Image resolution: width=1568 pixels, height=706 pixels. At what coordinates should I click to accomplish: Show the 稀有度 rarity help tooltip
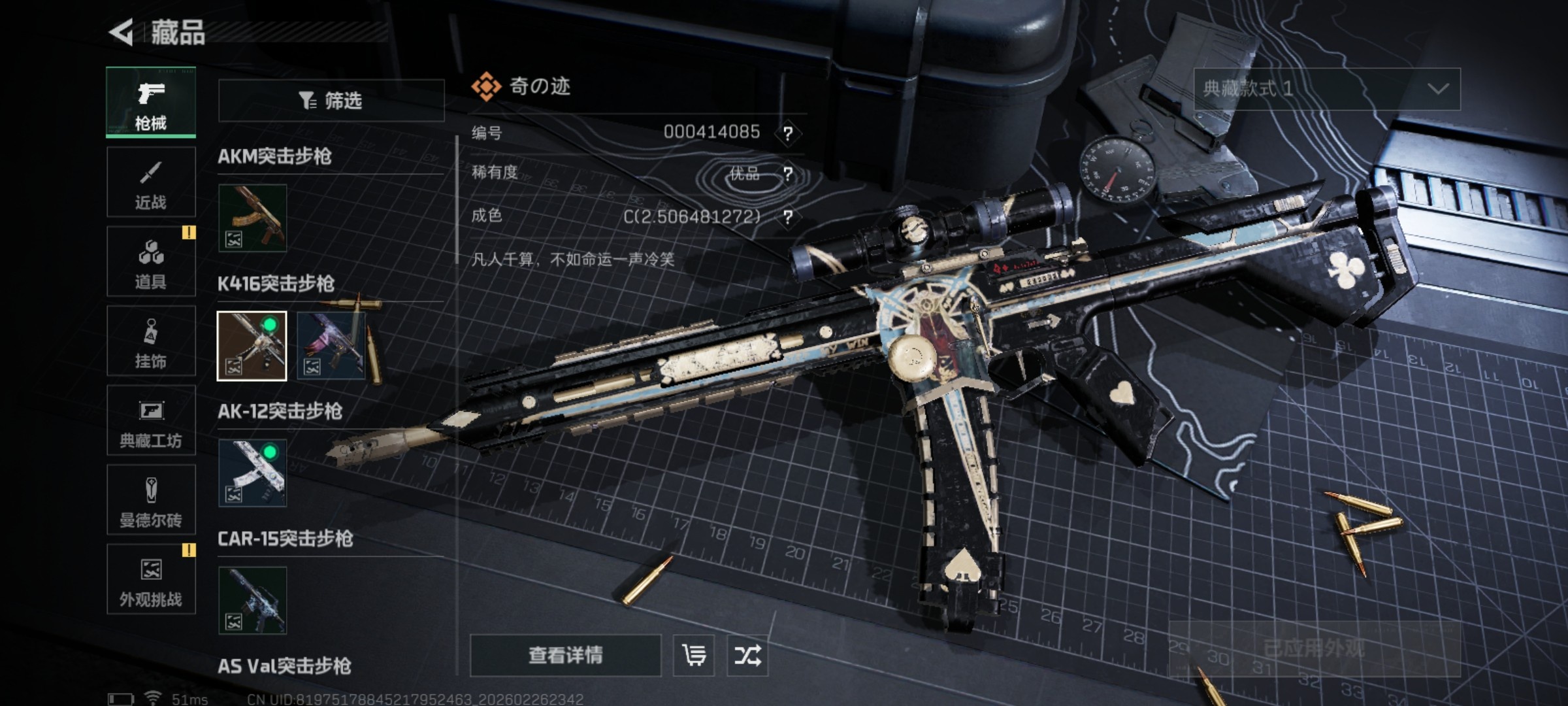click(788, 174)
